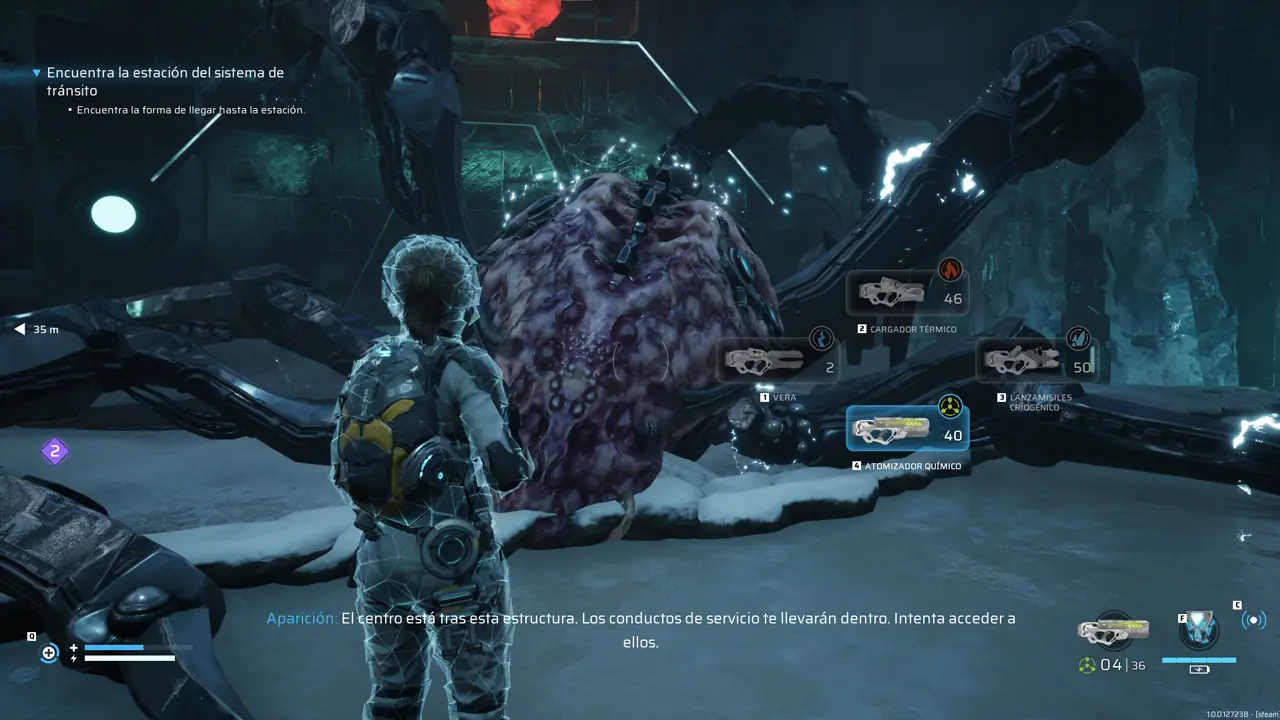Viewport: 1280px width, 720px height.
Task: Activate the cryo shield ability icon
Action: [1198, 630]
